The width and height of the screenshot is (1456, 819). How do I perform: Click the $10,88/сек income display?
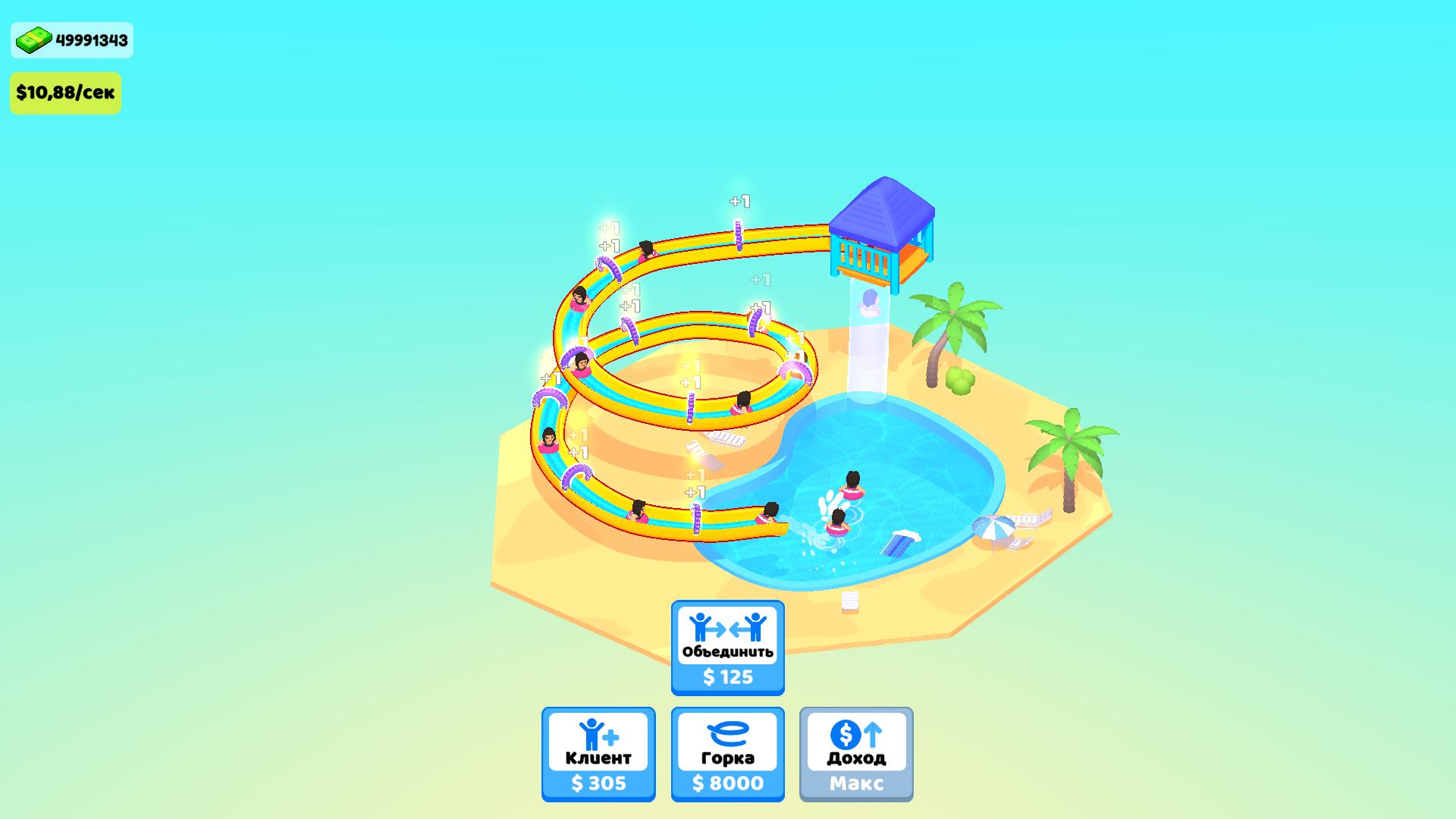tap(65, 92)
